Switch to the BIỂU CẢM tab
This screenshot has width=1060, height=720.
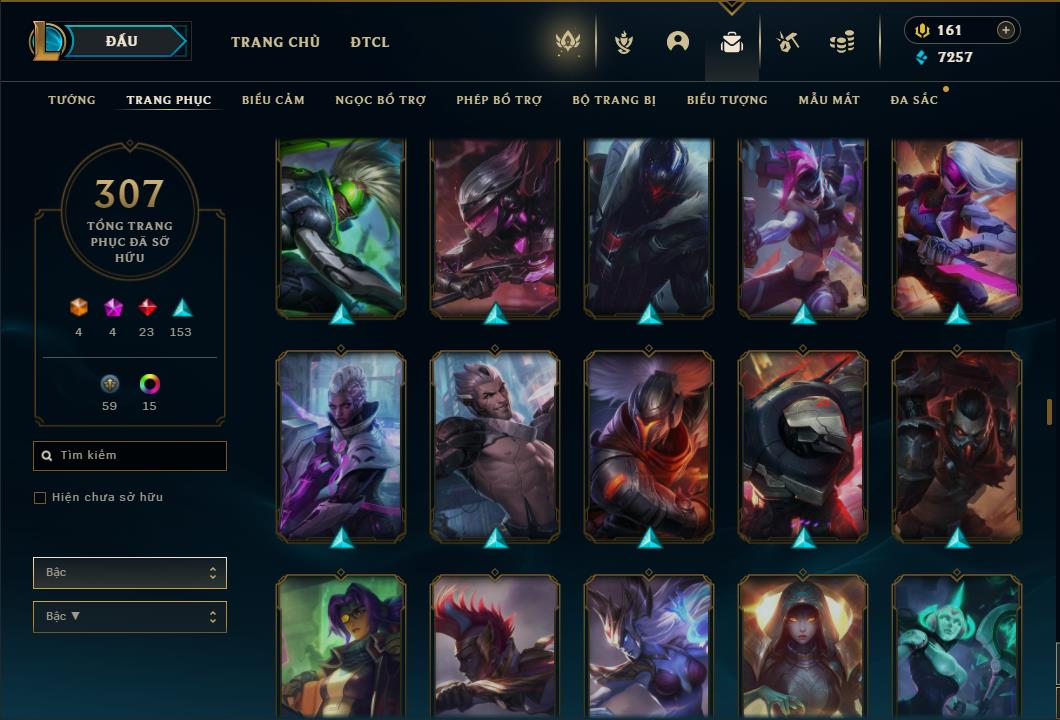coord(273,100)
